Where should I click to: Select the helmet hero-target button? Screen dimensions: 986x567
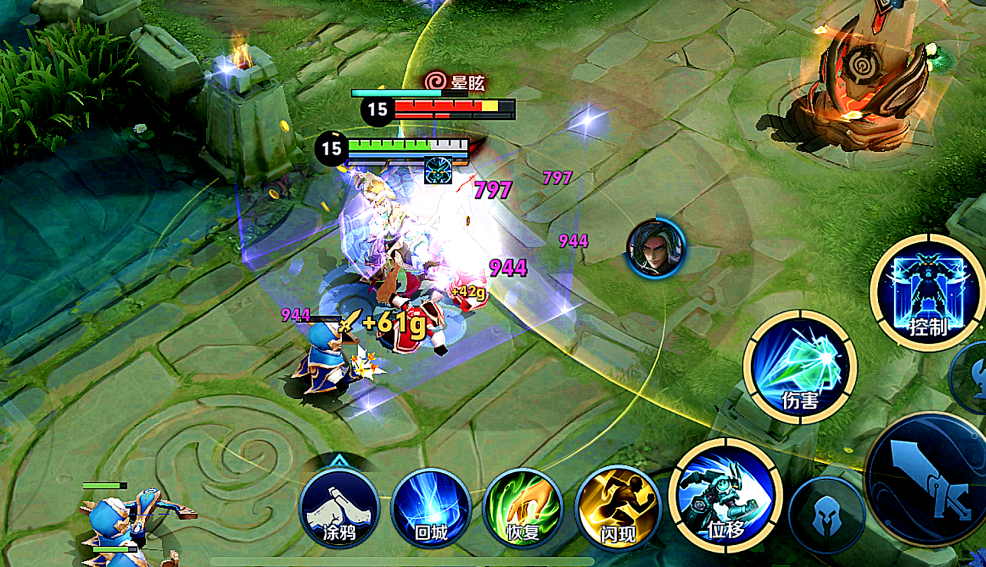pos(826,513)
